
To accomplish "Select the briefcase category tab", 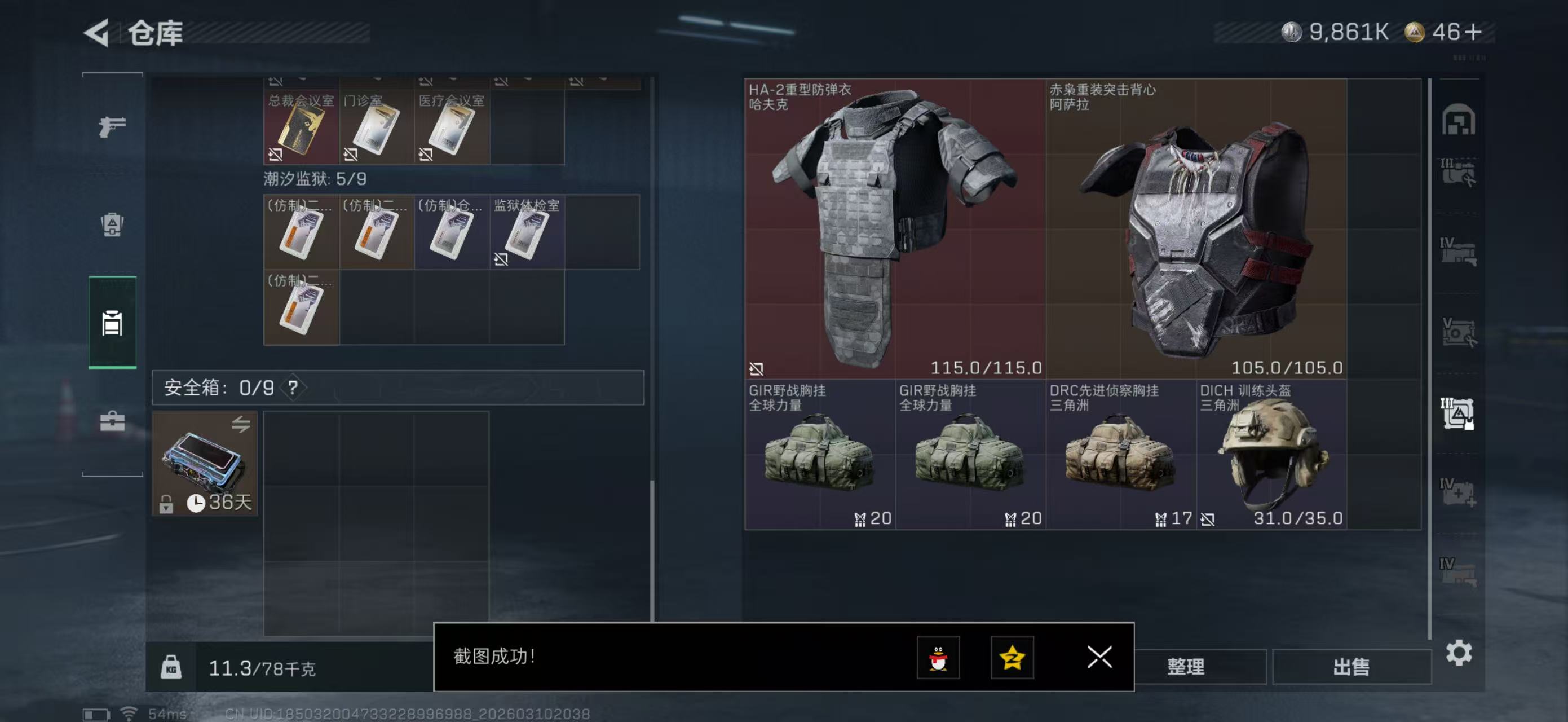I will pos(113,421).
